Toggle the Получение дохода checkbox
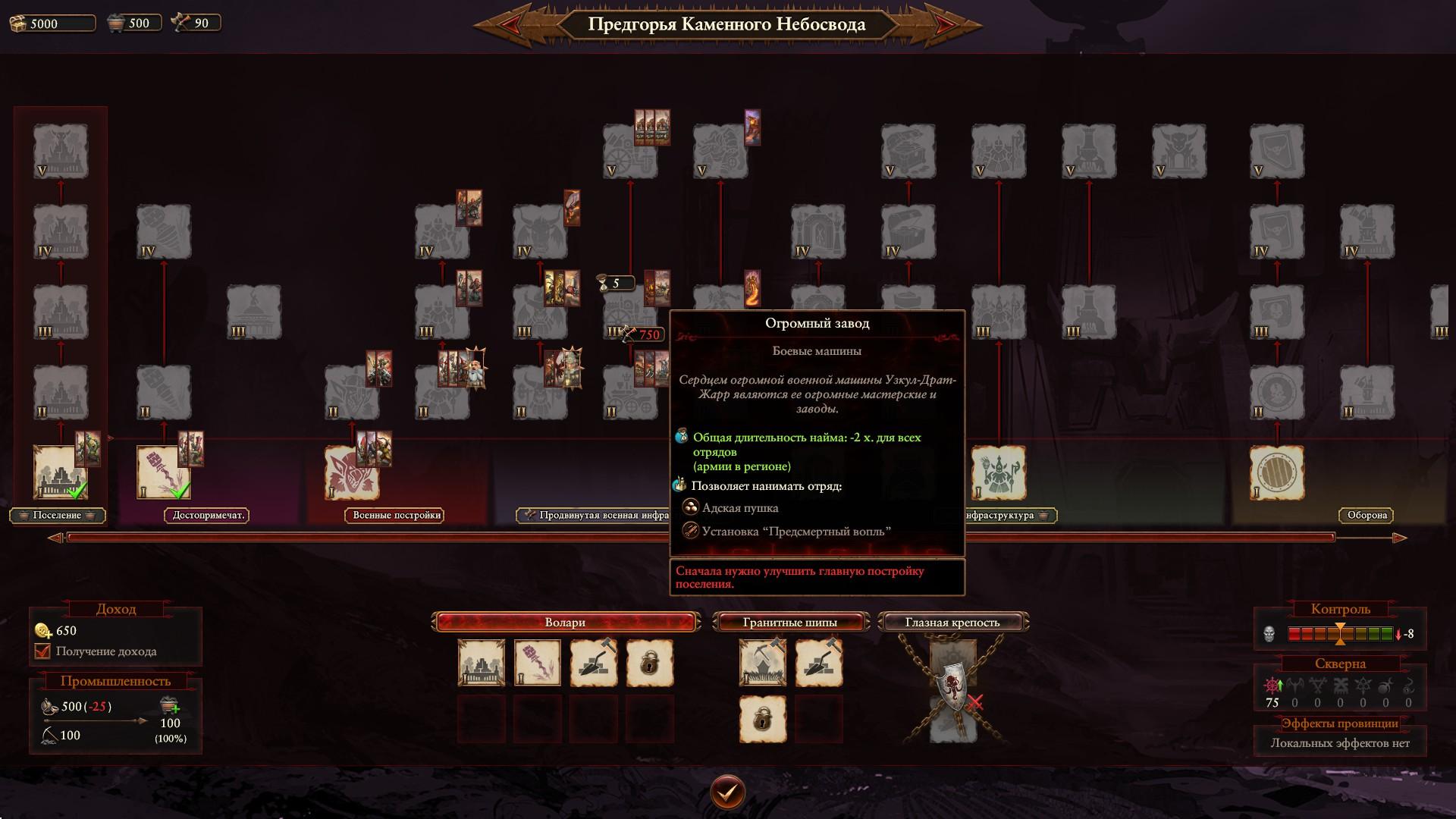This screenshot has width=1456, height=819. coord(43,651)
